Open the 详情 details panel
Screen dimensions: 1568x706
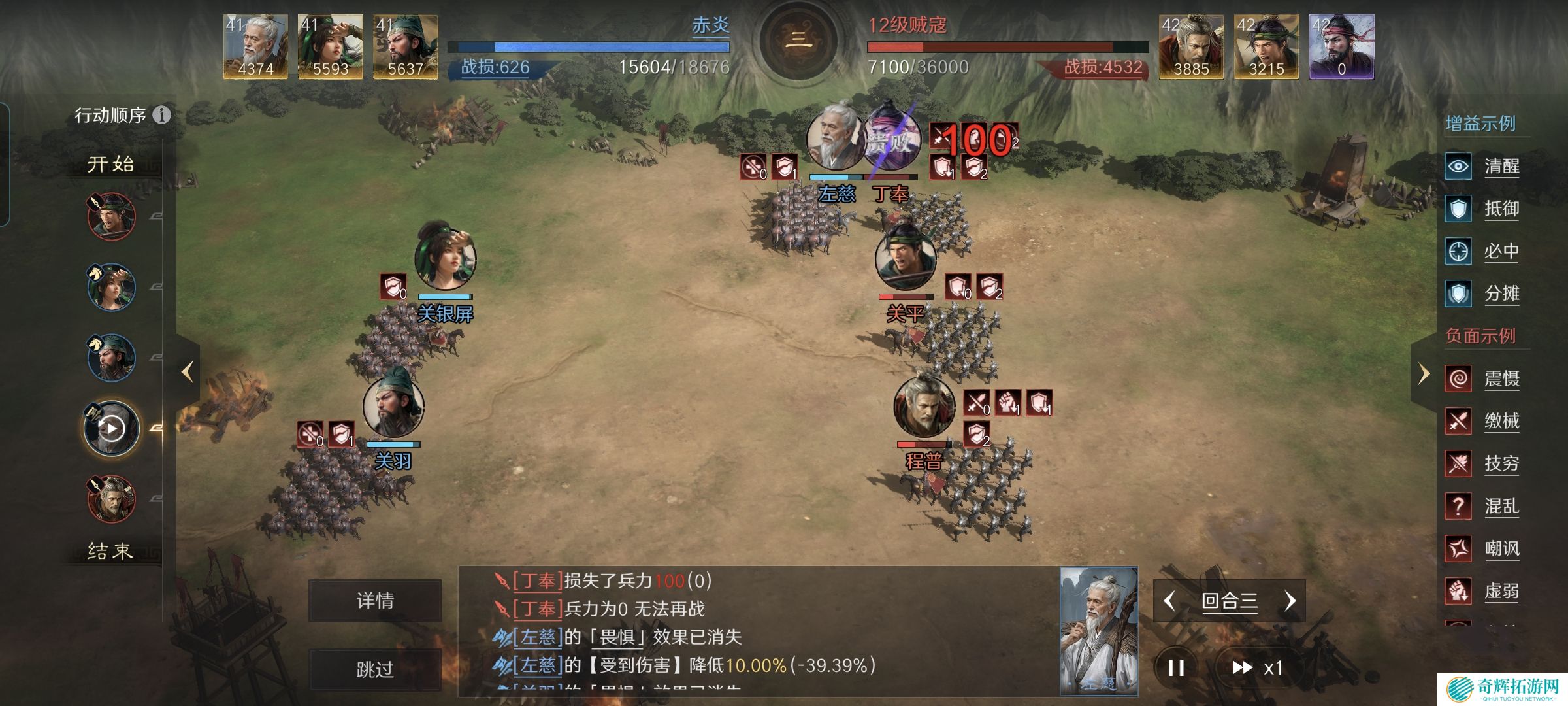click(x=375, y=601)
